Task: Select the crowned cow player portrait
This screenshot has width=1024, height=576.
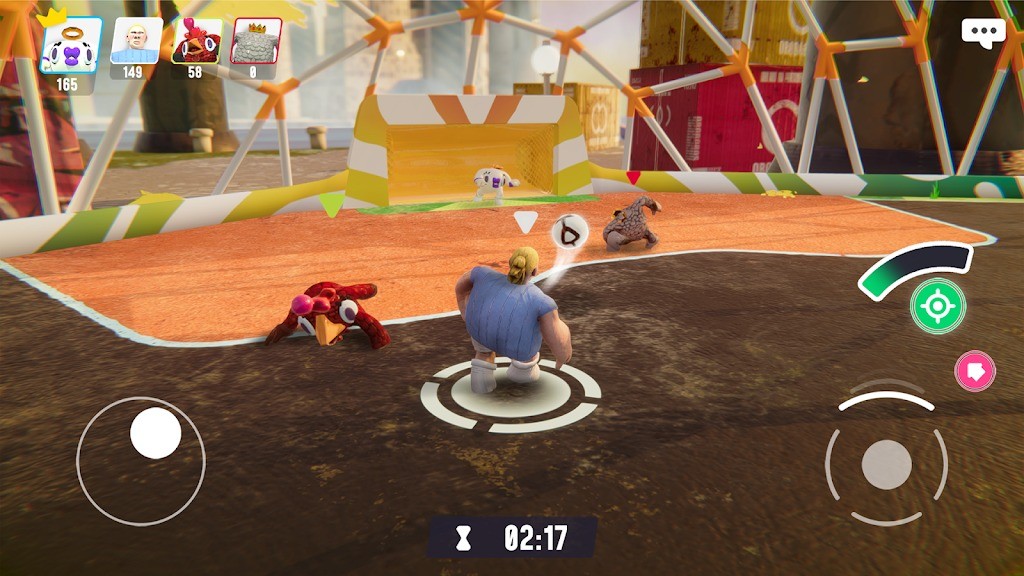Action: (x=70, y=45)
